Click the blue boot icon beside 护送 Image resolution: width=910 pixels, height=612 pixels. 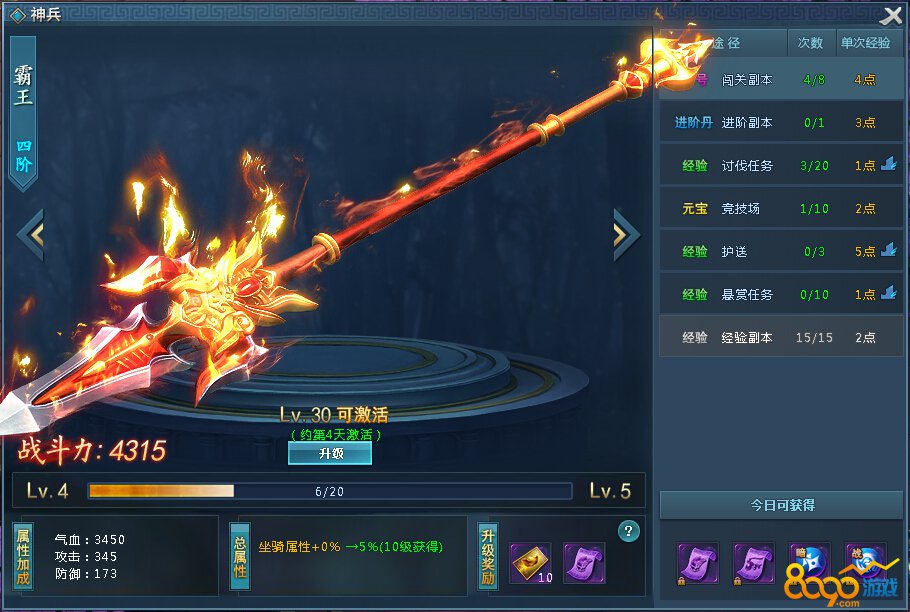(889, 251)
